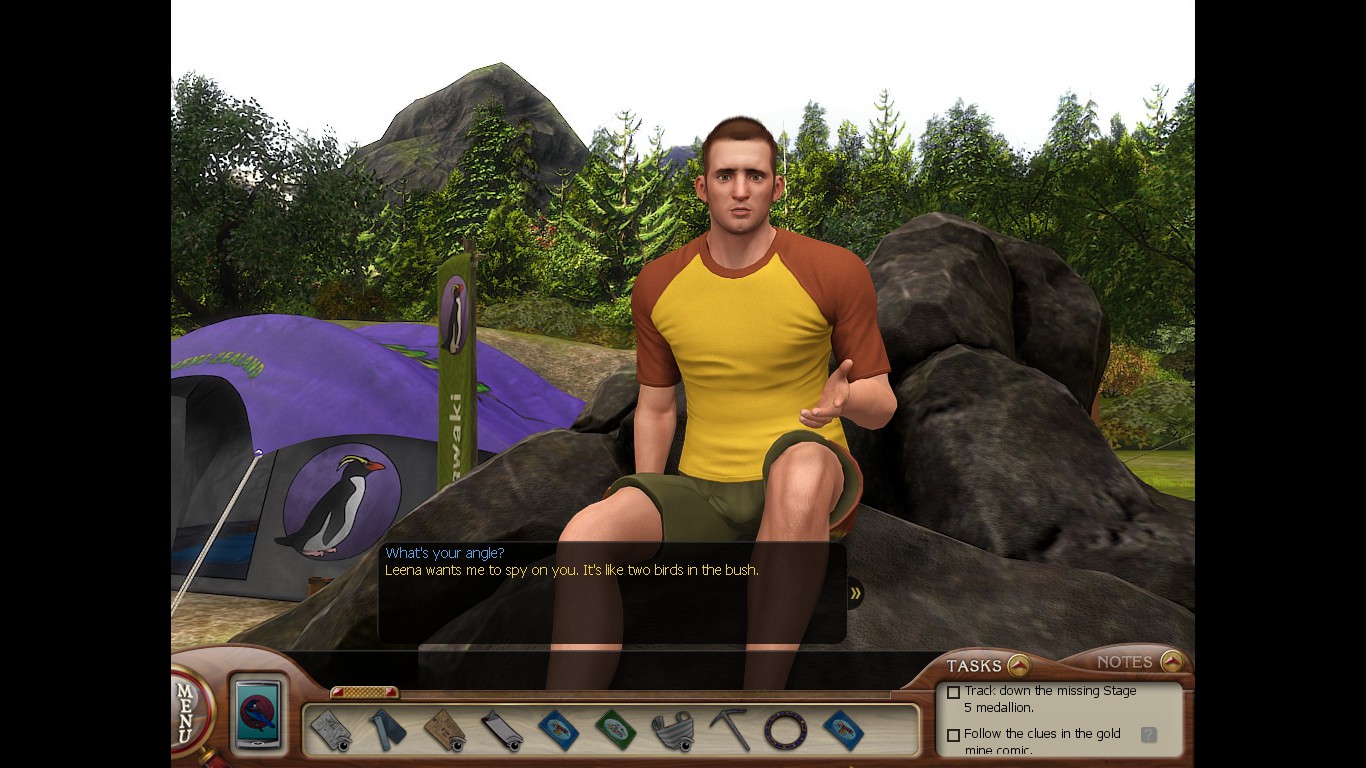Select the tan paper inventory item
1366x768 pixels.
[x=443, y=730]
